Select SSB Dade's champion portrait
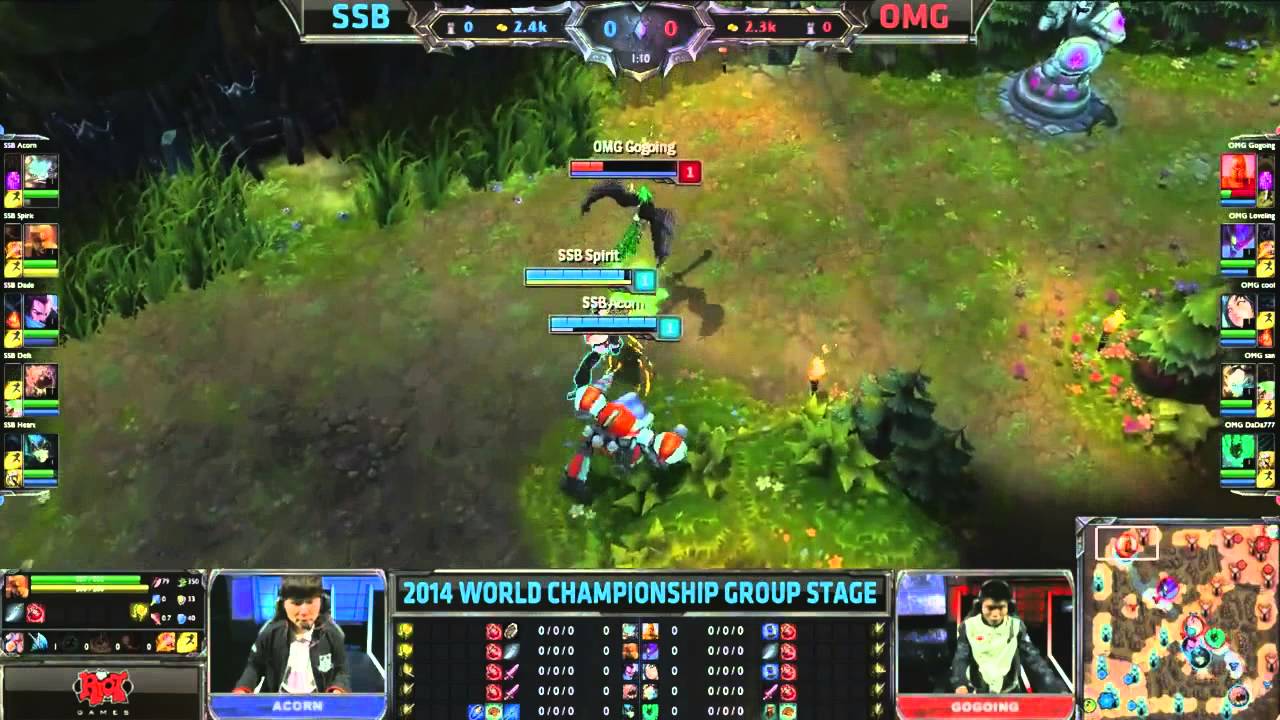 pyautogui.click(x=41, y=311)
